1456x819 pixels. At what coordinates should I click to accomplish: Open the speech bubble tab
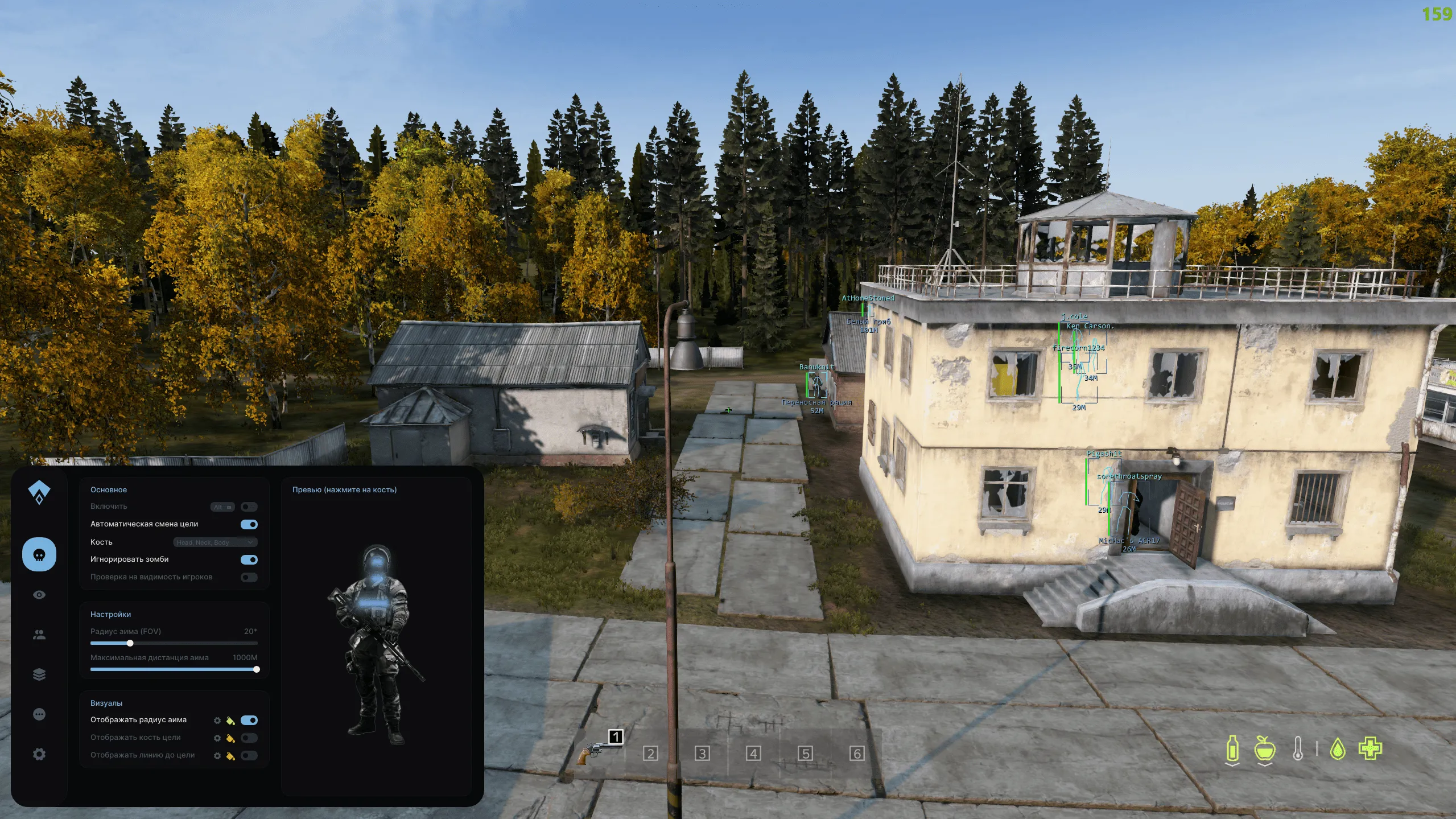(x=39, y=714)
